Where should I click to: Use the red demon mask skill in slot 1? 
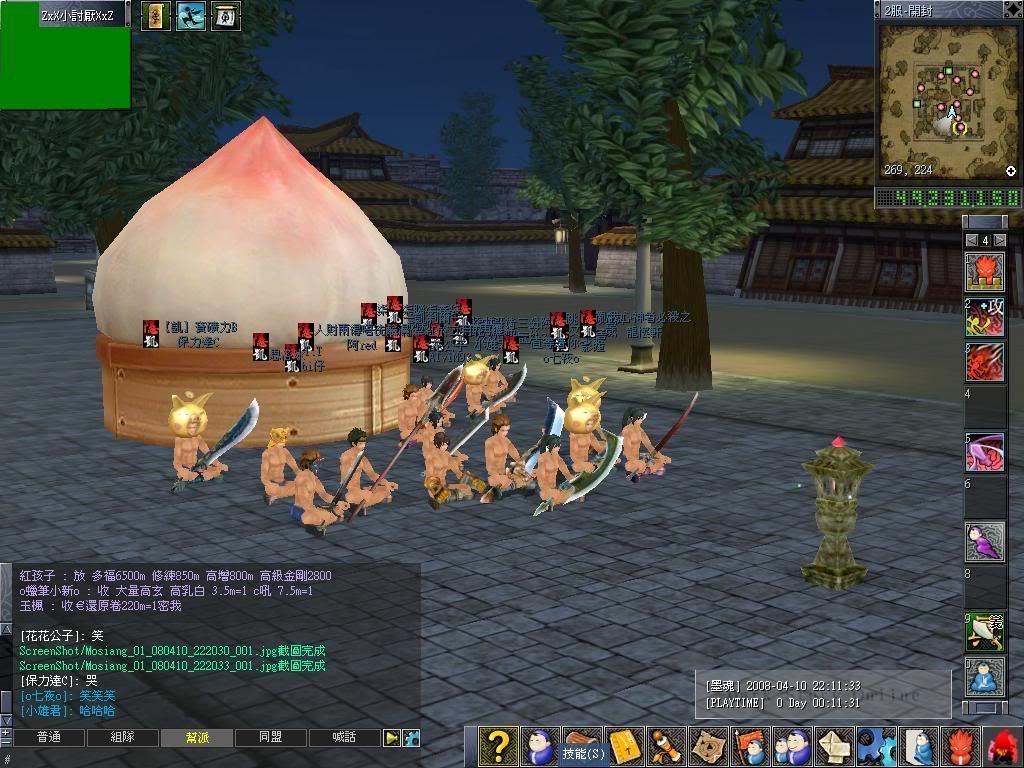pos(985,272)
